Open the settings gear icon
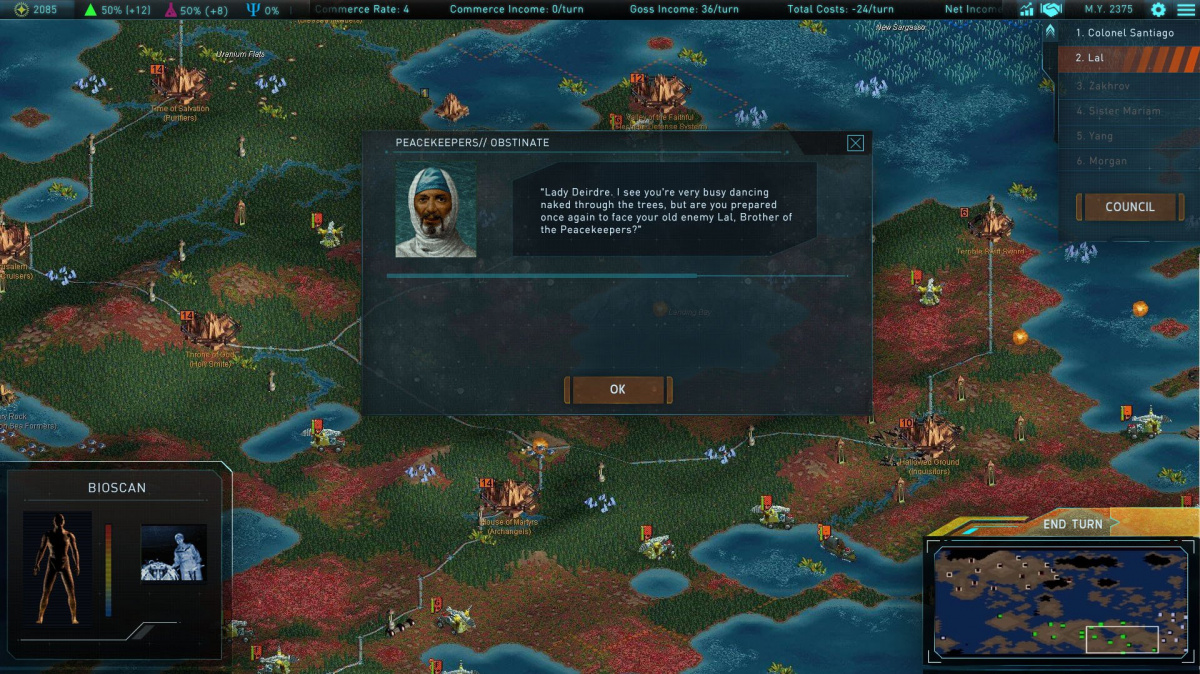Image resolution: width=1200 pixels, height=674 pixels. pyautogui.click(x=1158, y=9)
